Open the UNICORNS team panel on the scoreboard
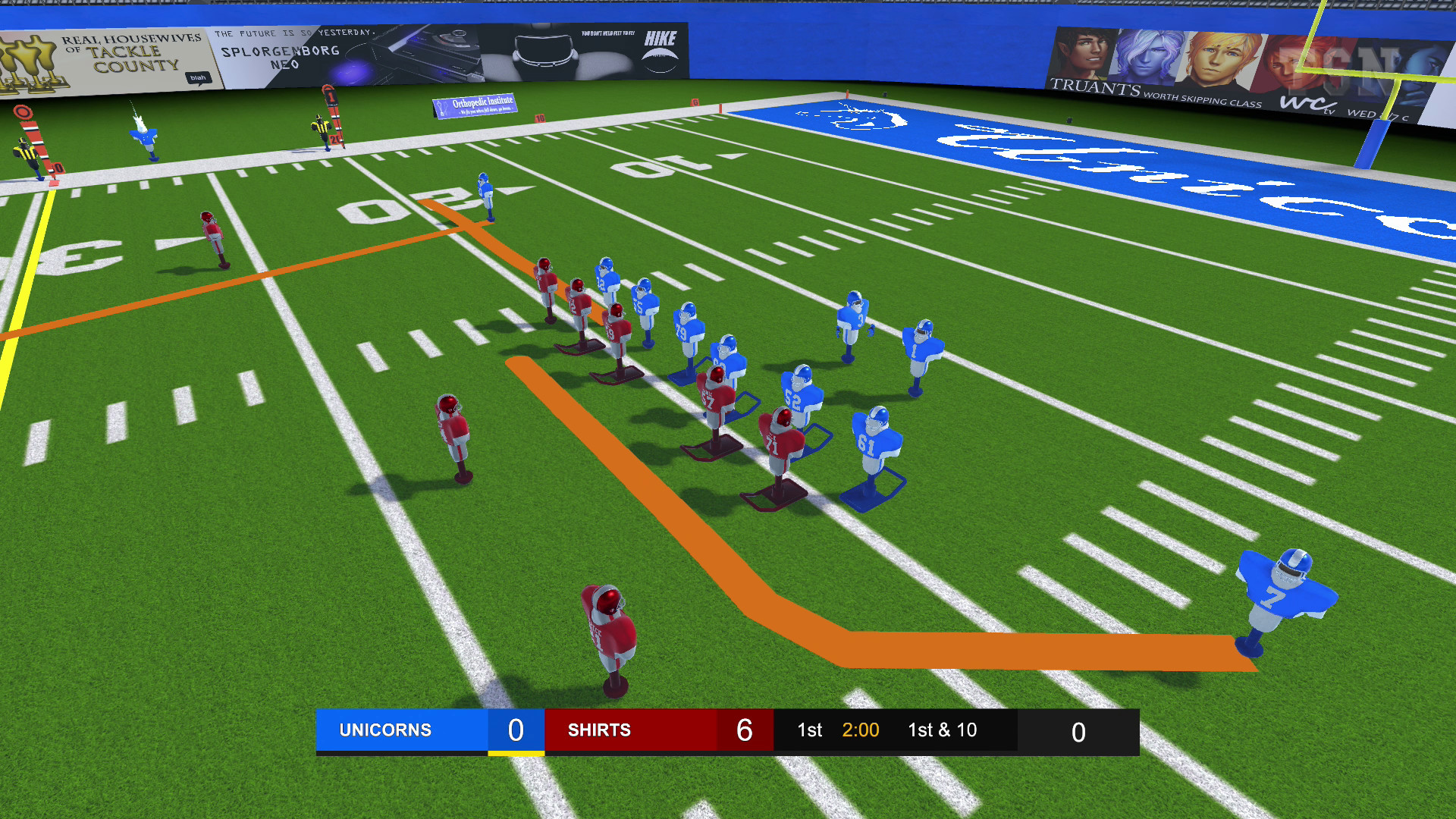Viewport: 1456px width, 819px height. pyautogui.click(x=385, y=730)
